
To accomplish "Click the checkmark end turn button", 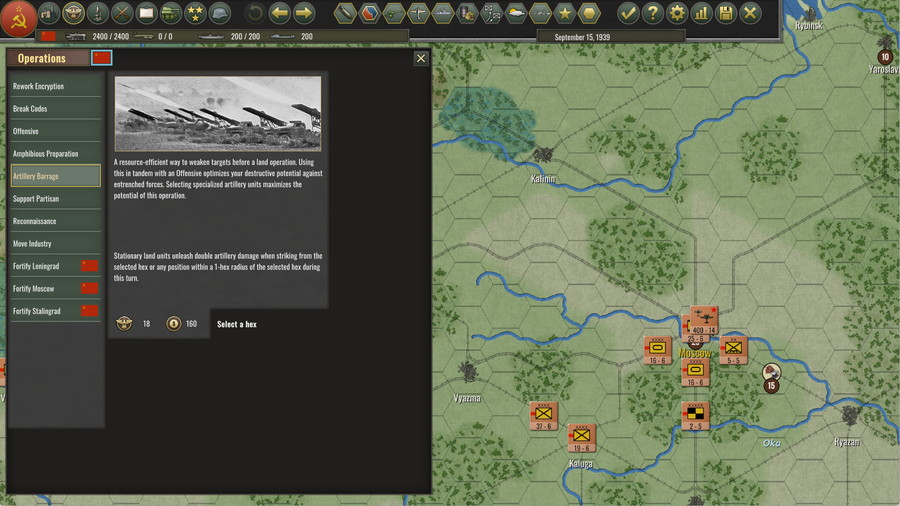I will (x=628, y=13).
